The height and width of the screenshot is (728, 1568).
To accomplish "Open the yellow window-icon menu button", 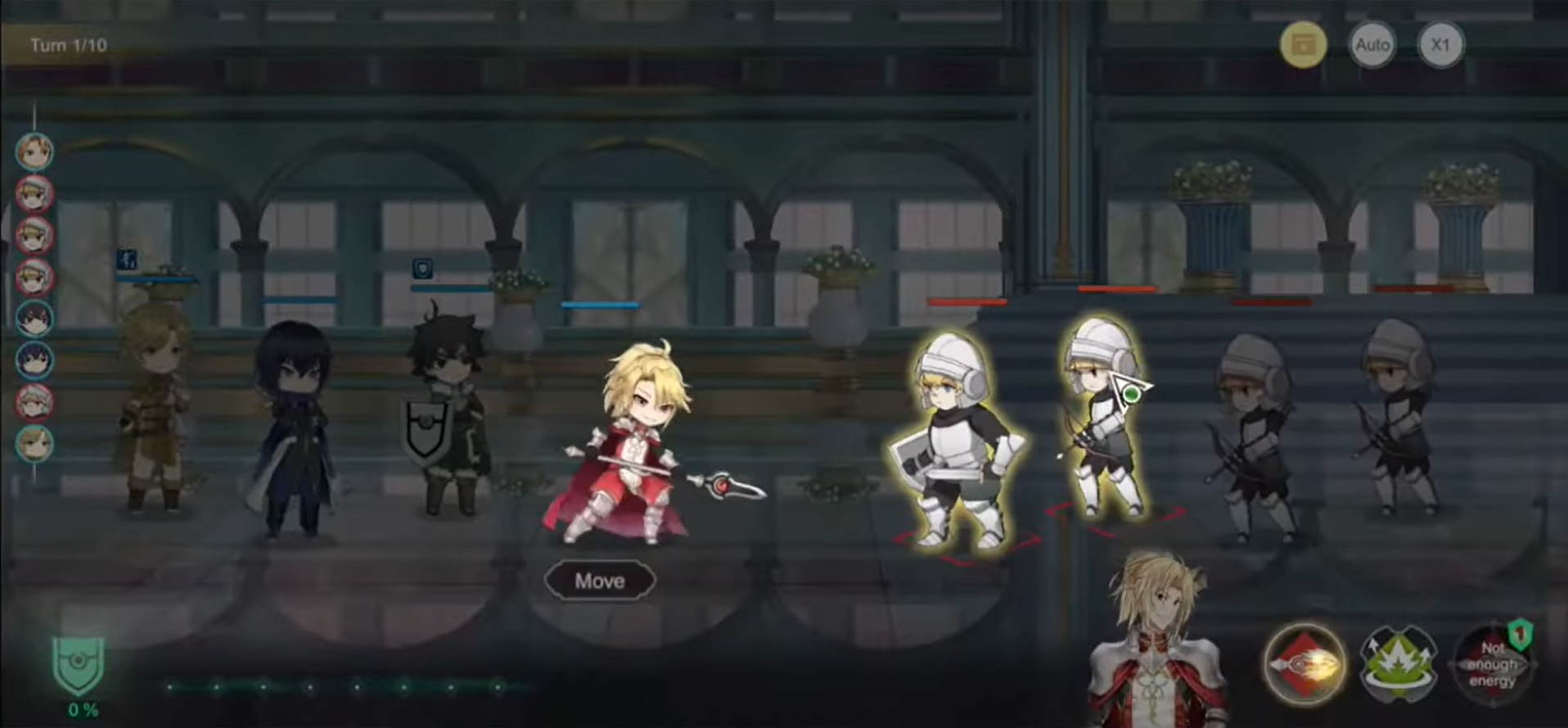I will pyautogui.click(x=1303, y=45).
